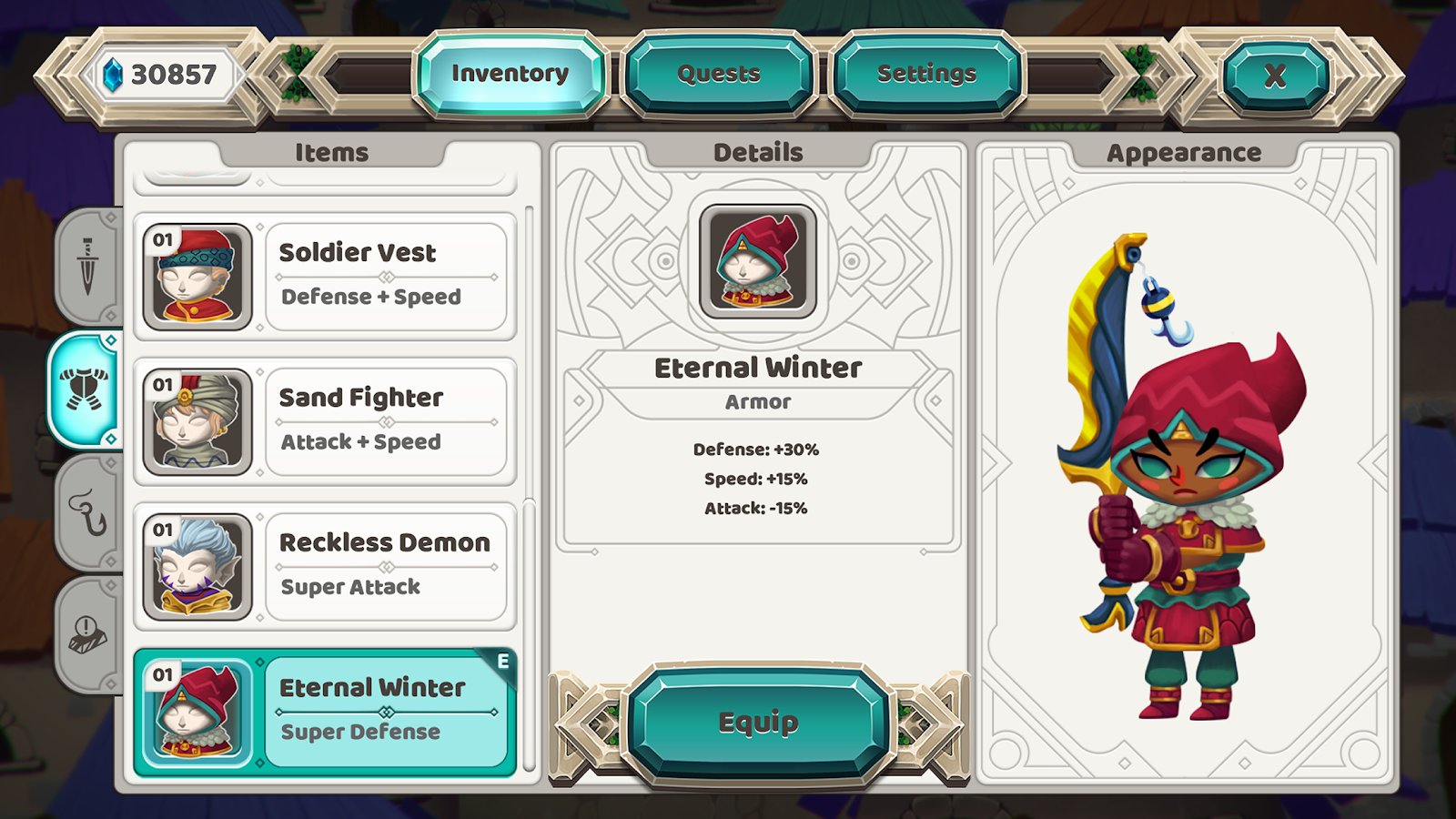
Task: Select the armor category tab
Action: [85, 389]
